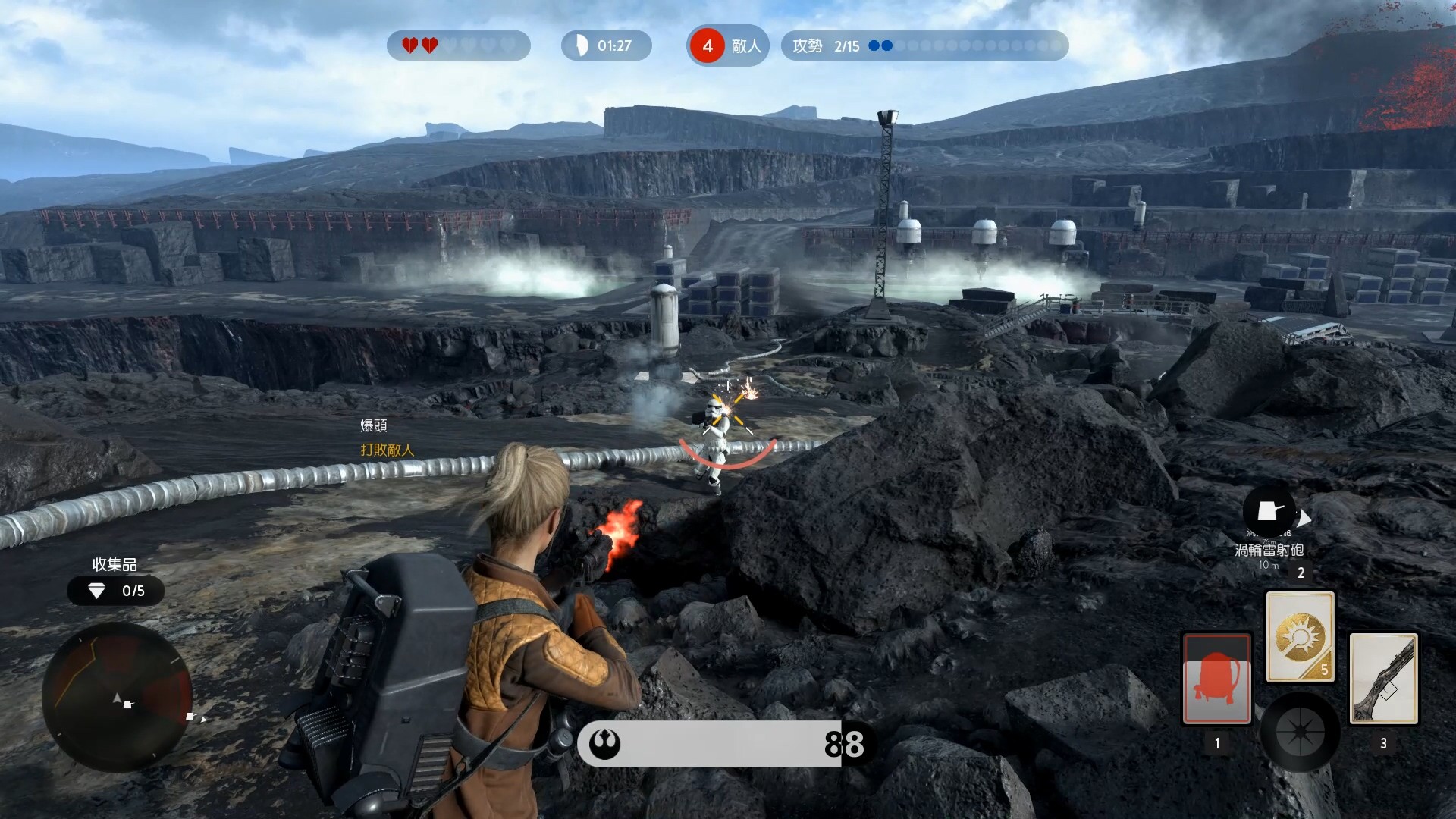Image resolution: width=1456 pixels, height=819 pixels.
Task: Click the red enemy counter badge
Action: pos(708,46)
